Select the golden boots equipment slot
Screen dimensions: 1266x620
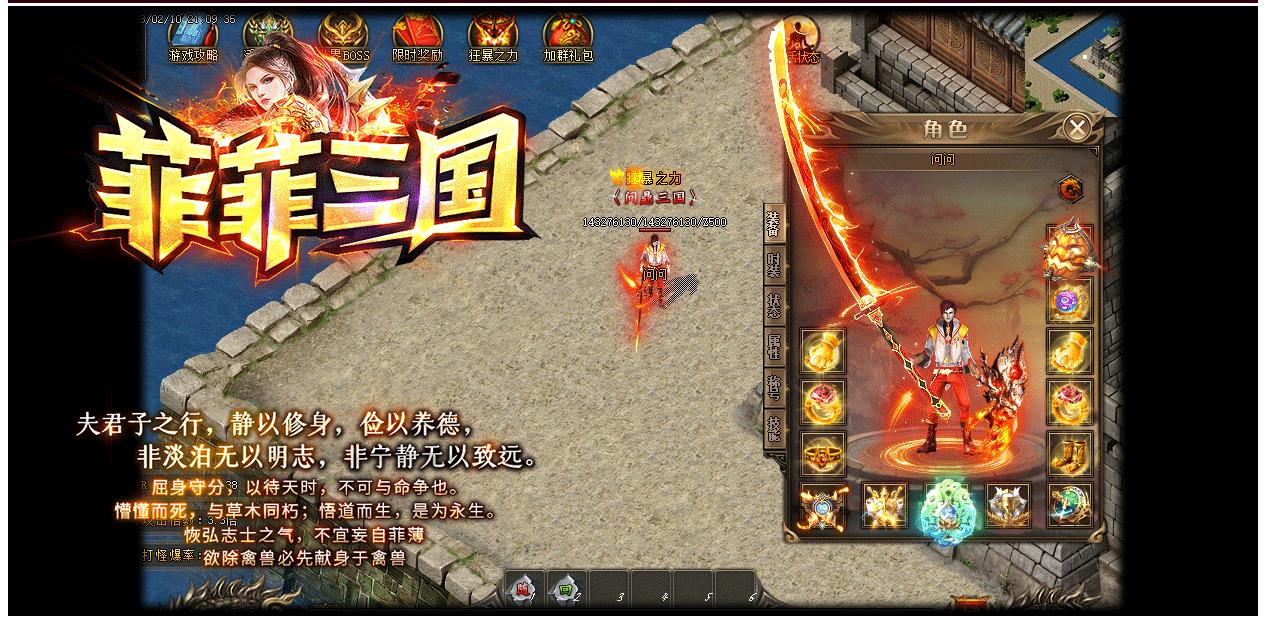[1069, 453]
